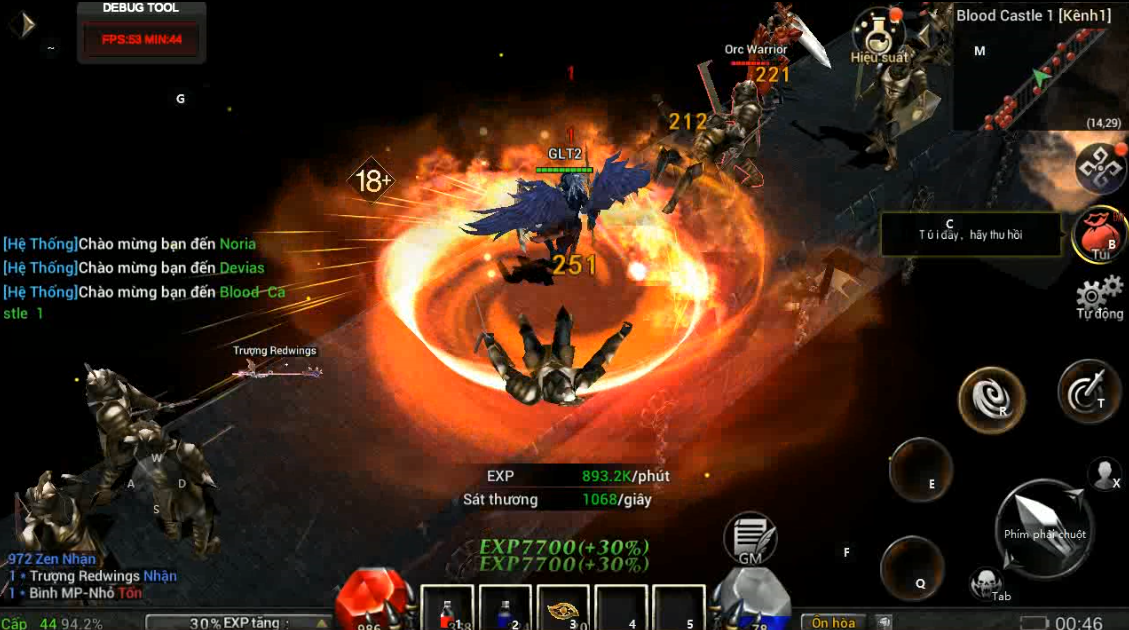The width and height of the screenshot is (1129, 630).
Task: Change the Ôn hòa combat mode
Action: click(x=833, y=622)
